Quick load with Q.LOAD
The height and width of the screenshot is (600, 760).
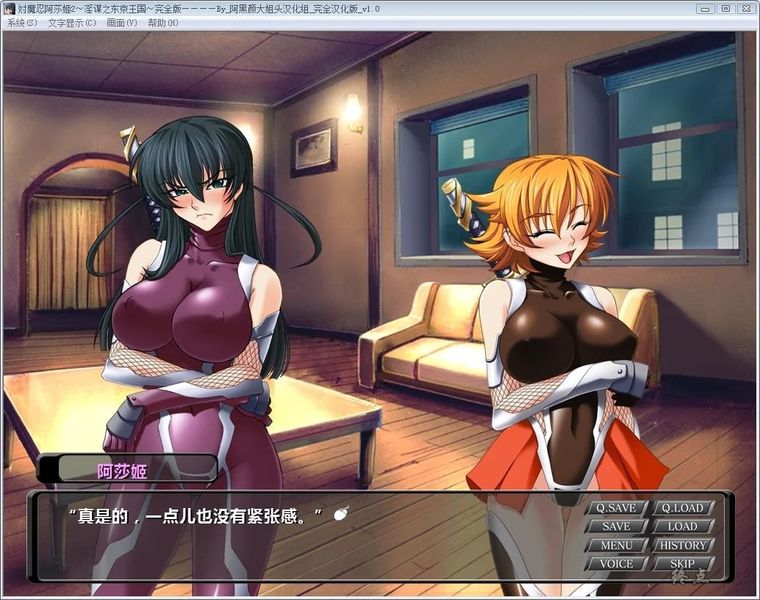click(x=682, y=507)
